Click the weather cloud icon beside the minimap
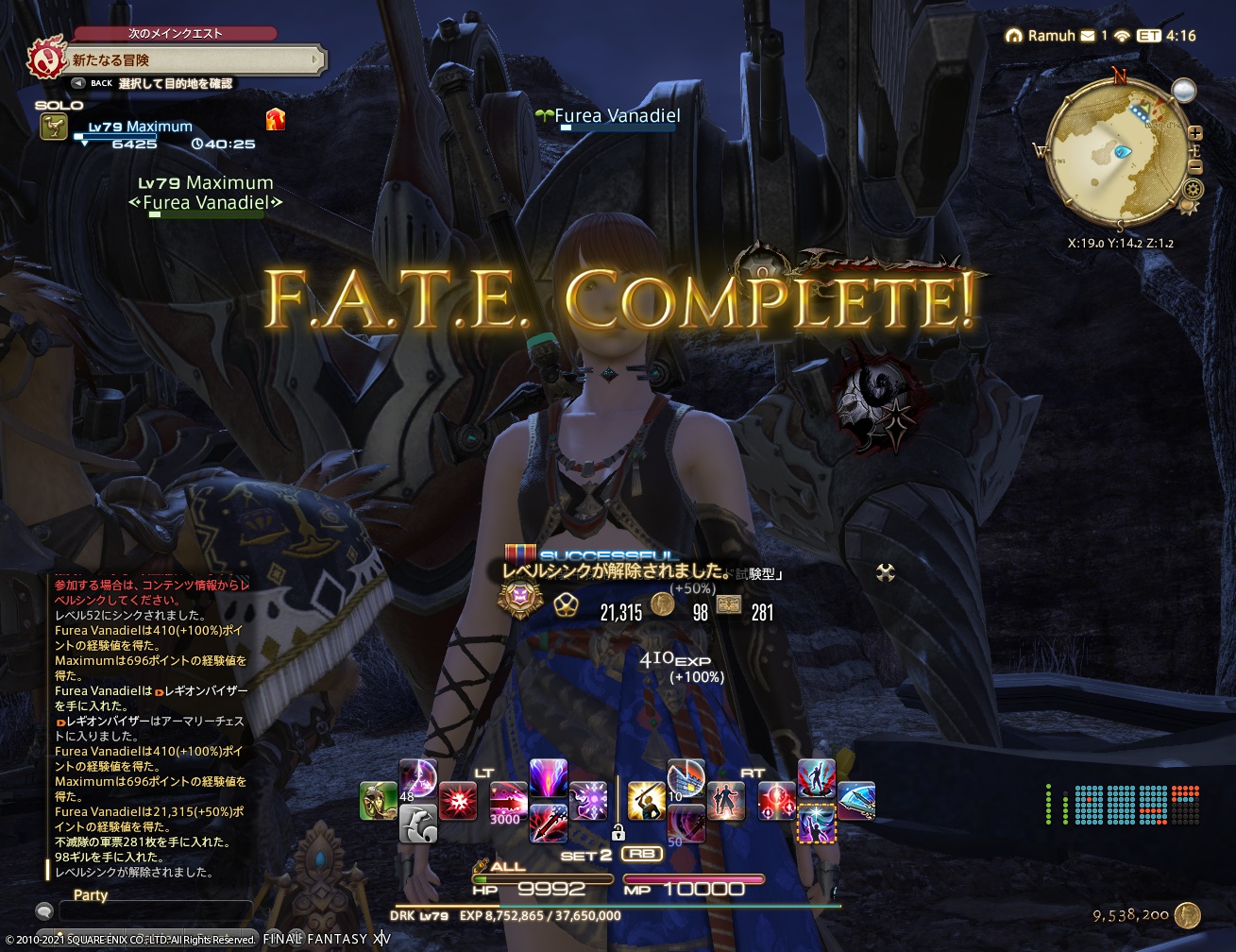This screenshot has height=952, width=1236. [x=1184, y=90]
